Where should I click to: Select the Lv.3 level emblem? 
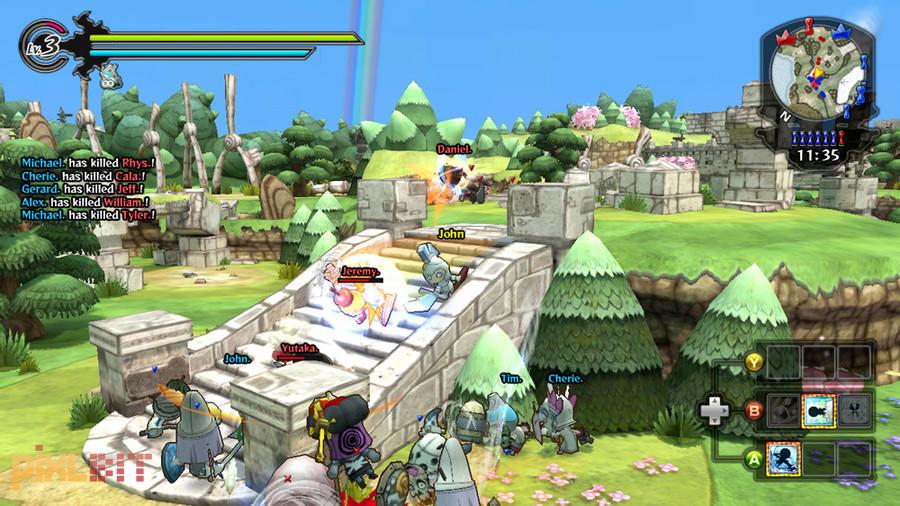[x=41, y=44]
